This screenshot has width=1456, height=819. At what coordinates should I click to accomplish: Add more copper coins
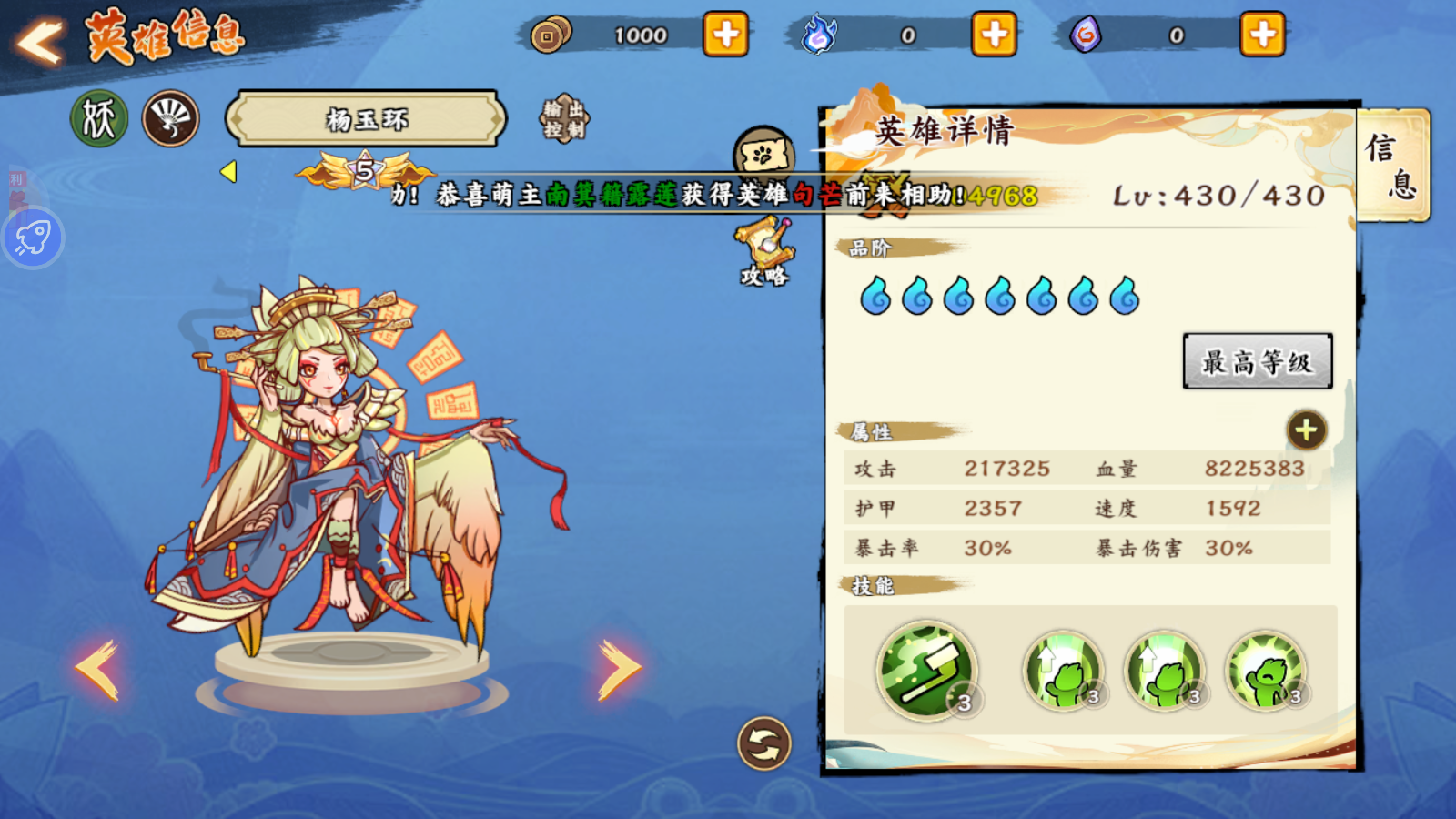[x=725, y=35]
